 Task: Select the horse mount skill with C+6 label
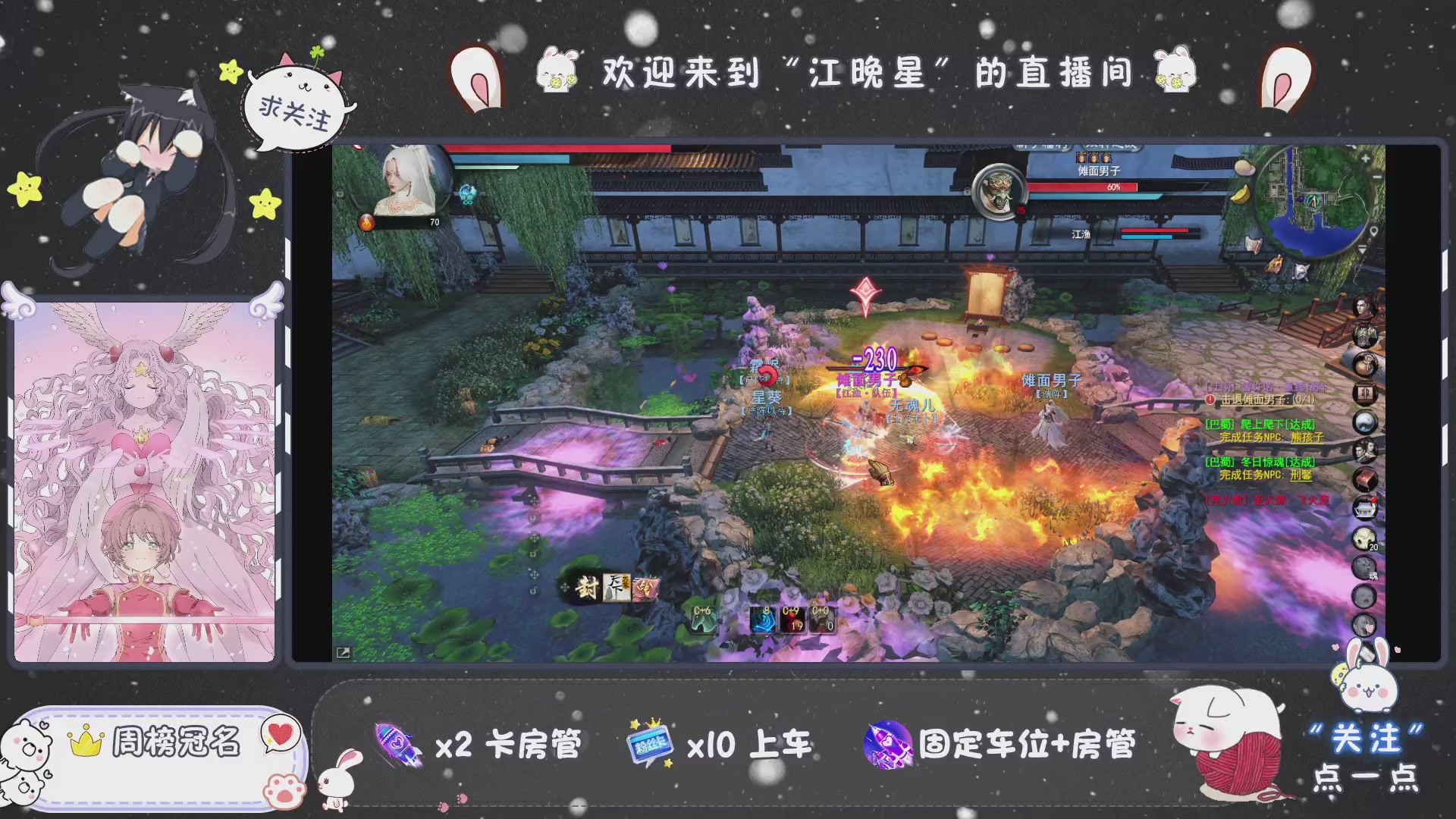[x=703, y=619]
